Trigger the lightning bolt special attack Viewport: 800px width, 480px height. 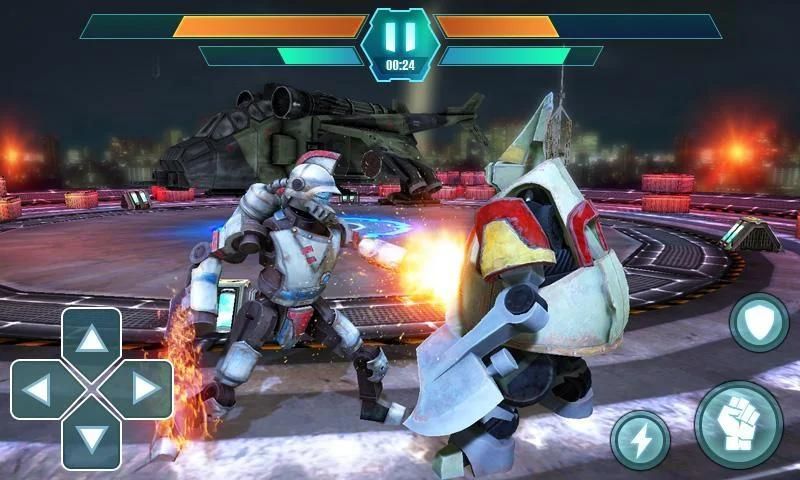click(640, 438)
